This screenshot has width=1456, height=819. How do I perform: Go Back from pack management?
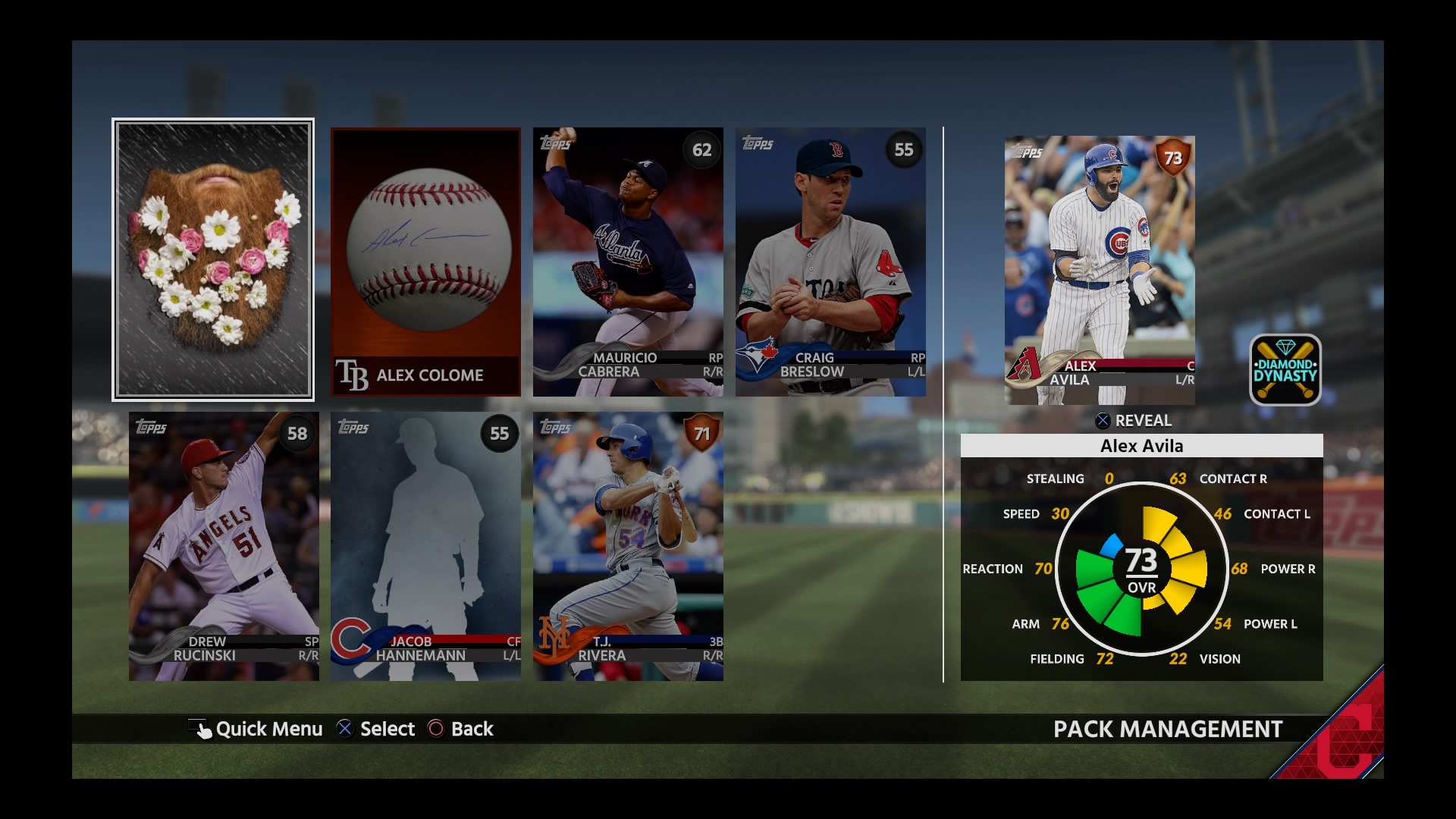(461, 729)
